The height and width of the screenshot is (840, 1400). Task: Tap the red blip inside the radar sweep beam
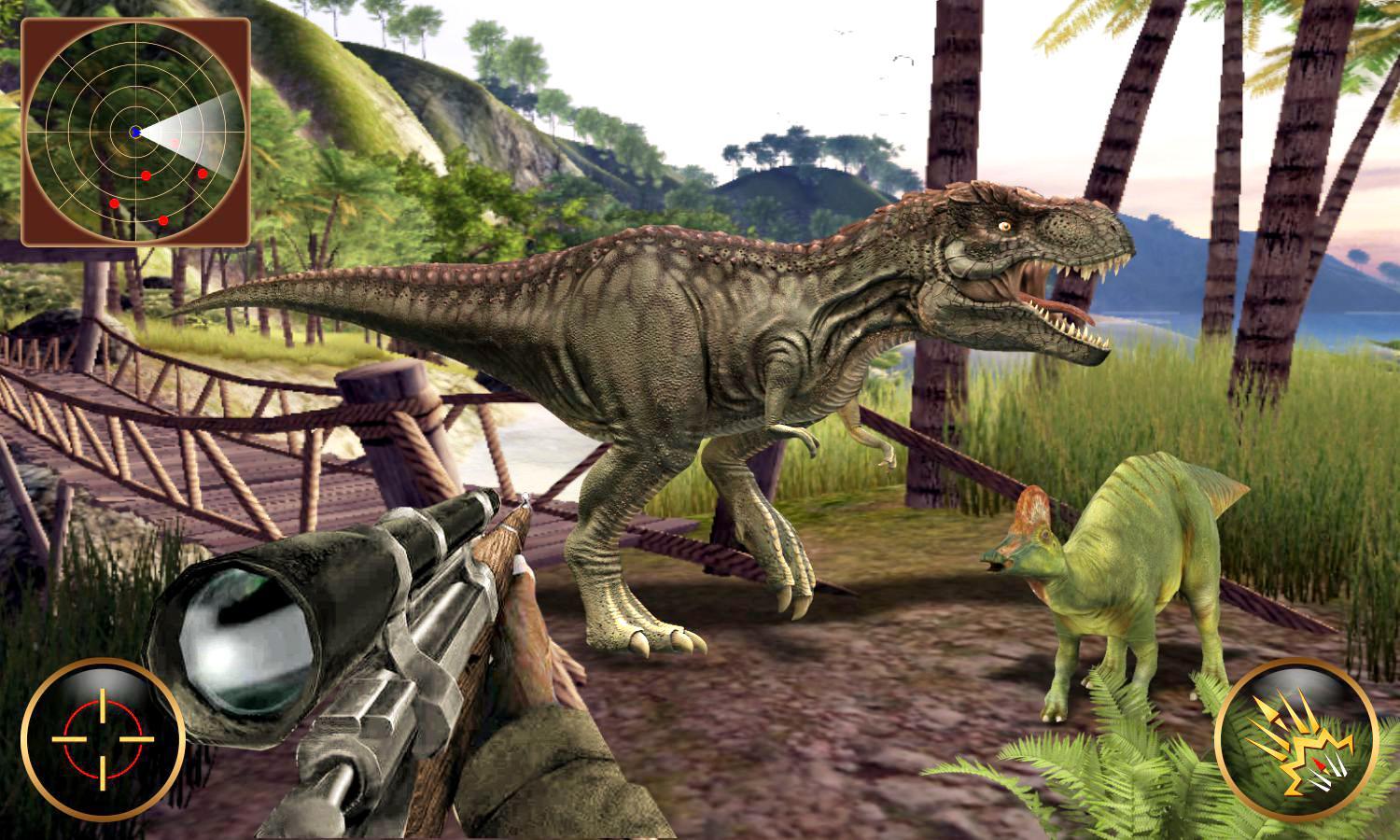[174, 142]
